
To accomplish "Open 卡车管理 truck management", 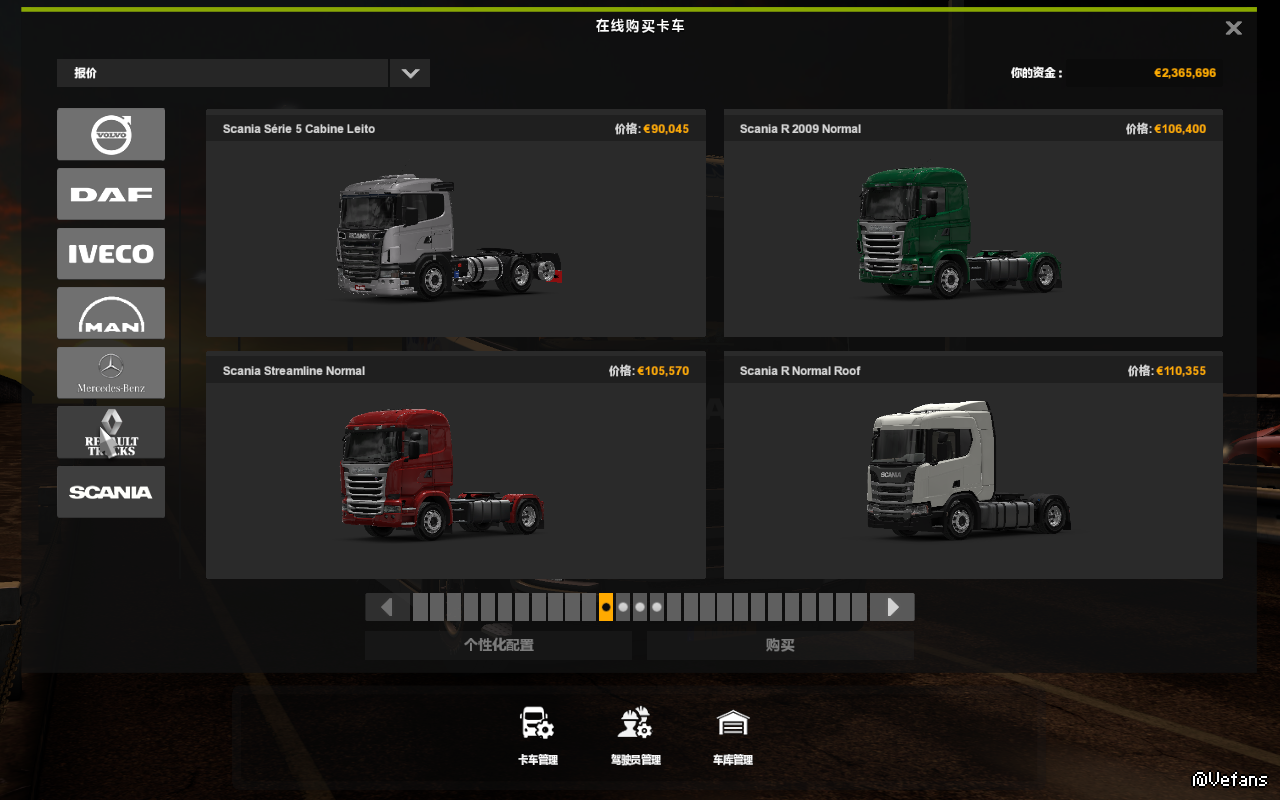I will [537, 735].
